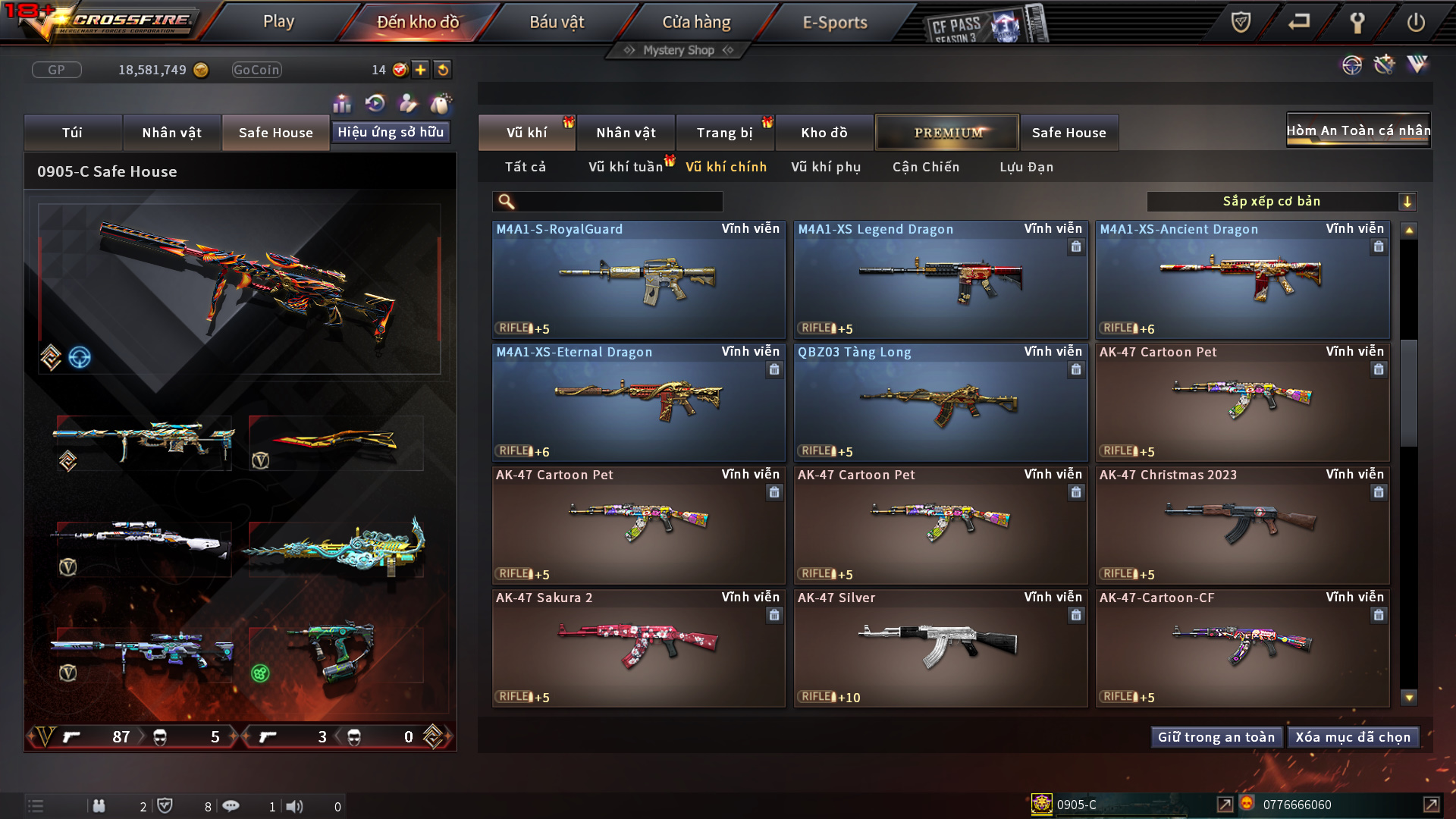1456x819 pixels.
Task: Show the Vũ khí phụ category
Action: [825, 167]
